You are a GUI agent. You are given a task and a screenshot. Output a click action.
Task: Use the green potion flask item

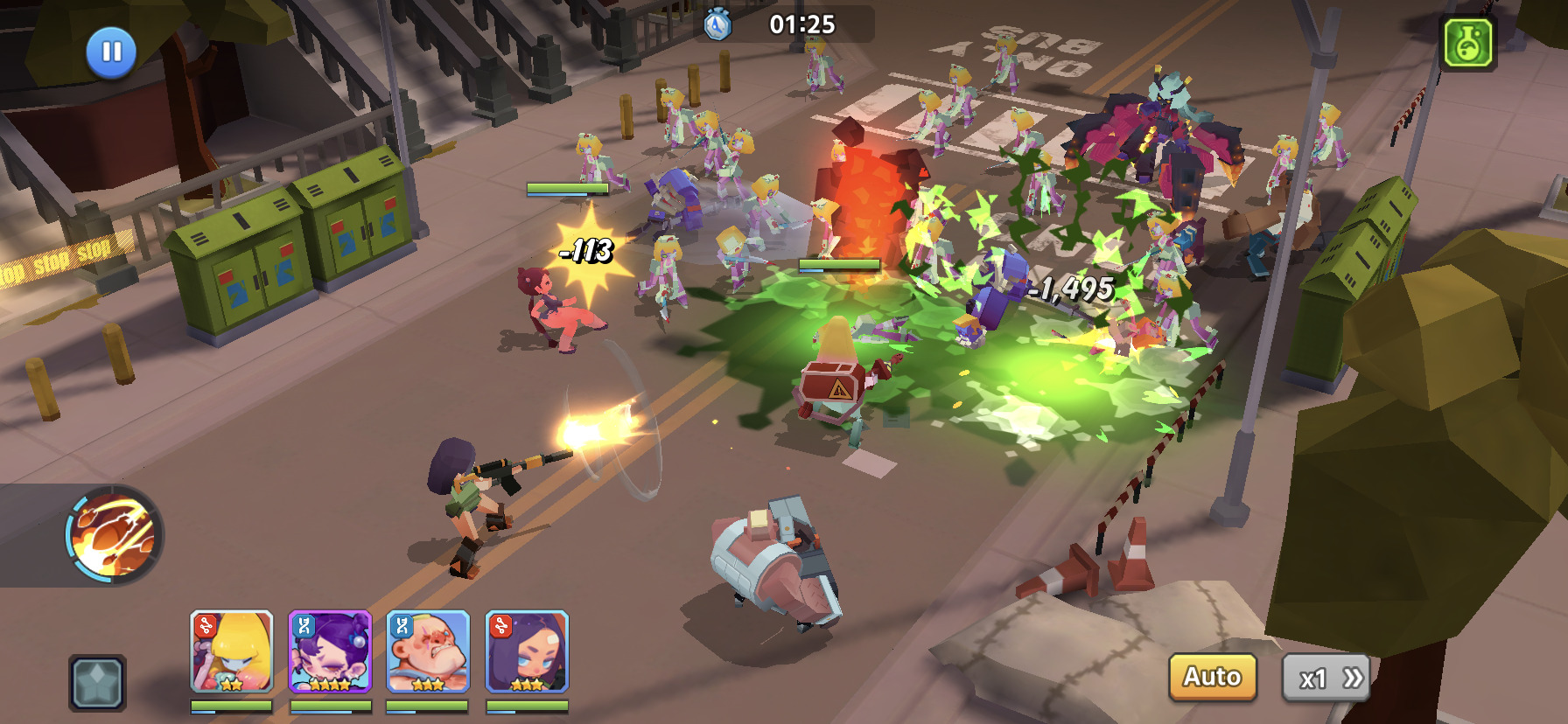point(1468,42)
